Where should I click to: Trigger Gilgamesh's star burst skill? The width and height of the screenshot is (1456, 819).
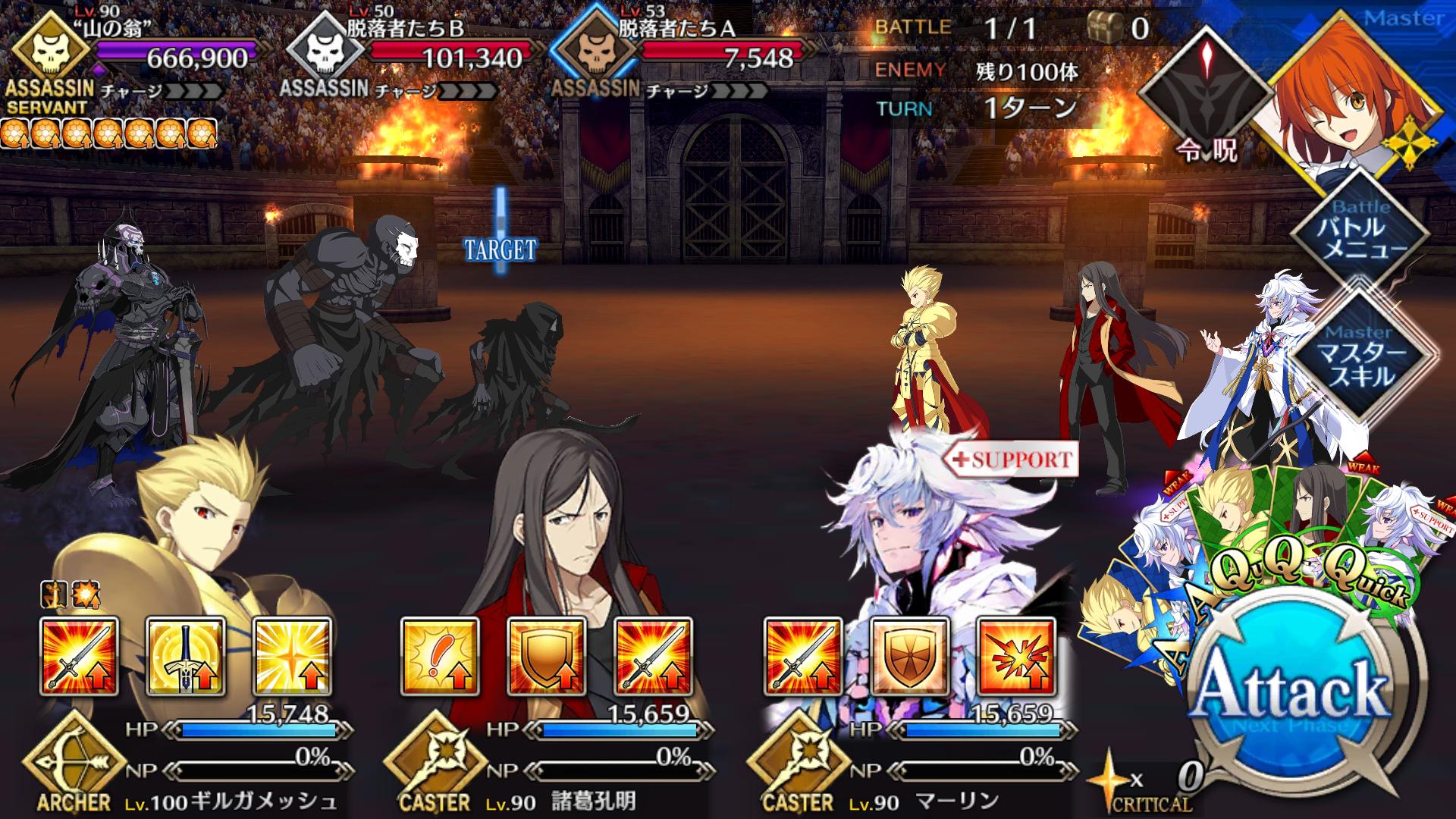[292, 657]
